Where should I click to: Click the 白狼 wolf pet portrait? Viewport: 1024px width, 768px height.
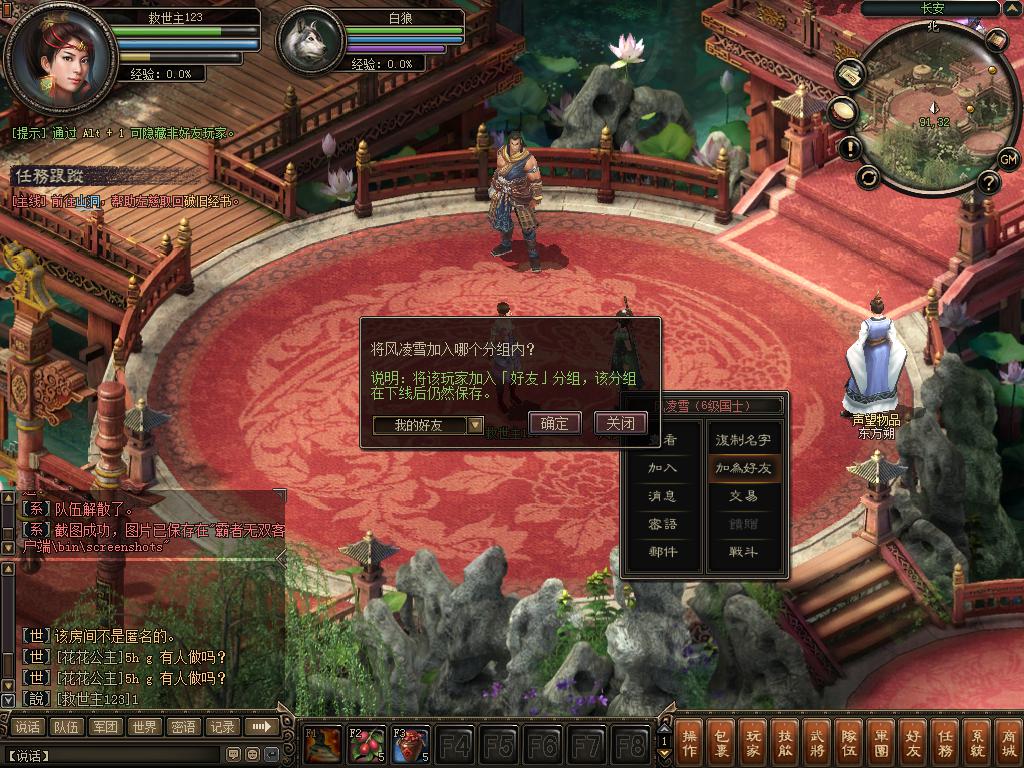pos(306,43)
